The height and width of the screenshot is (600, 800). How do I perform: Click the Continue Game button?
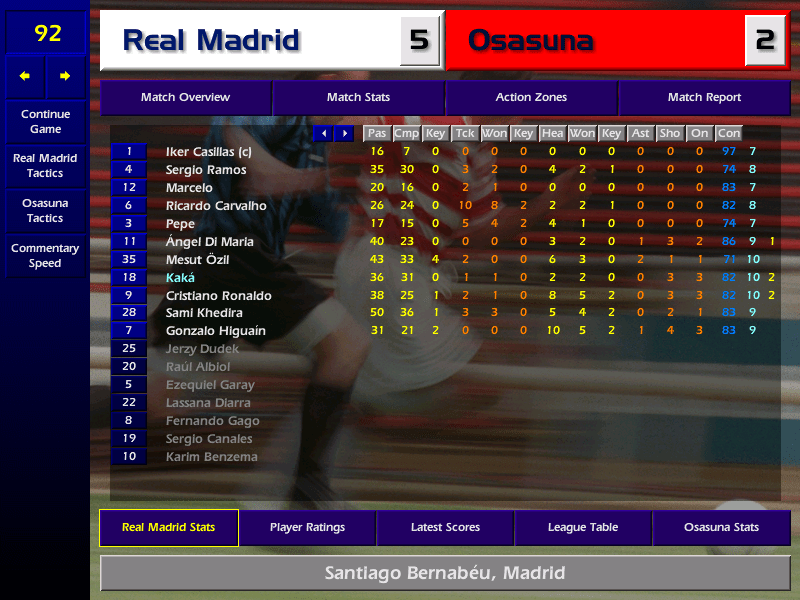tap(45, 122)
